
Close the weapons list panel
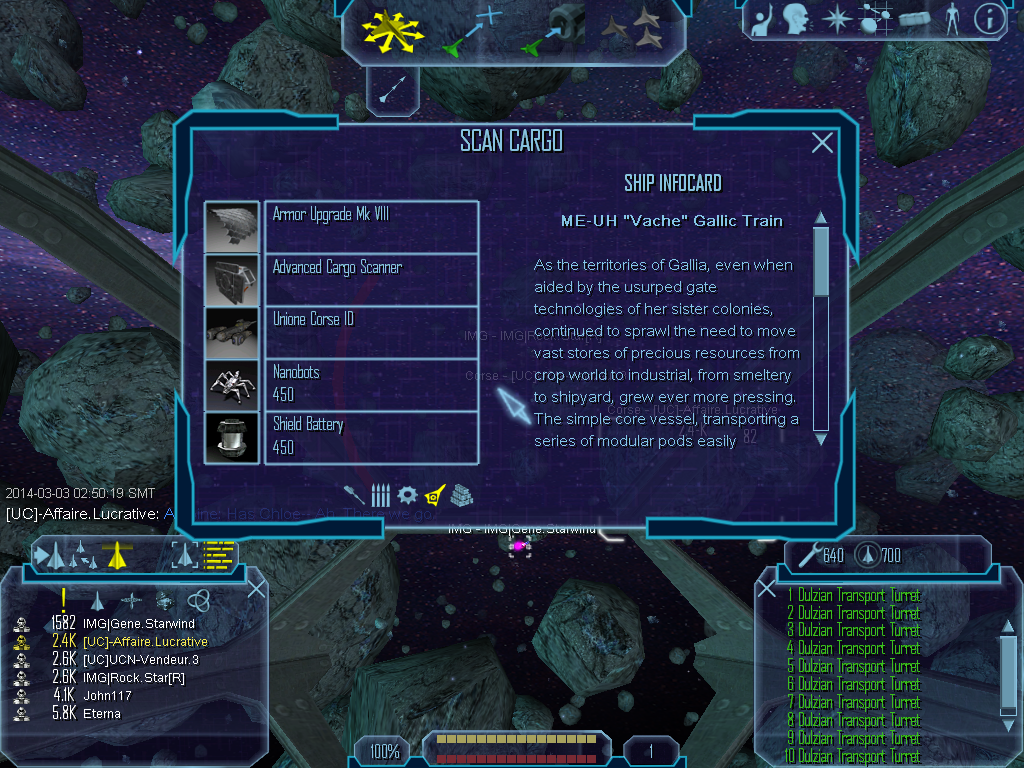pyautogui.click(x=767, y=589)
